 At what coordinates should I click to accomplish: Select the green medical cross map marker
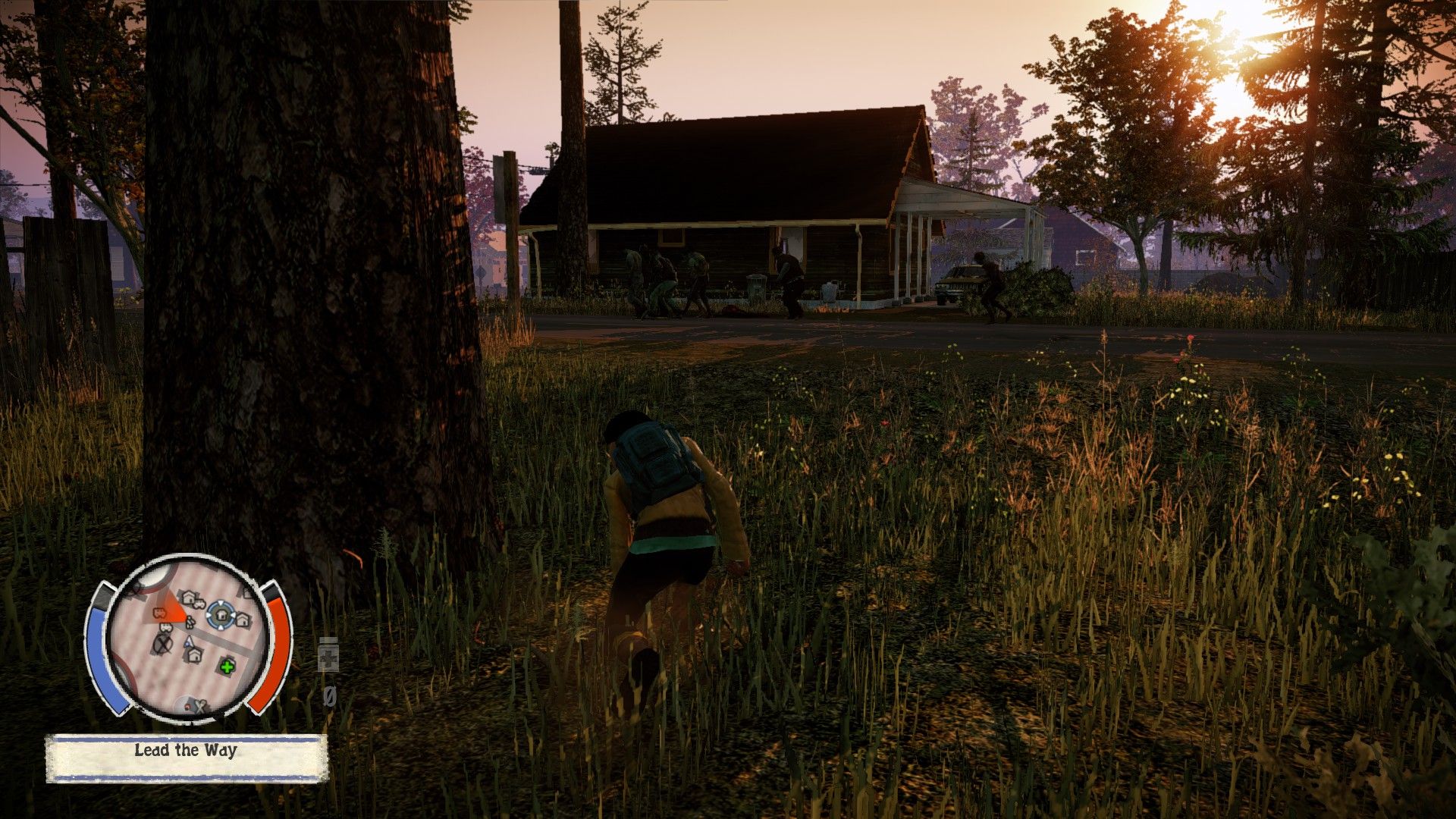(227, 667)
